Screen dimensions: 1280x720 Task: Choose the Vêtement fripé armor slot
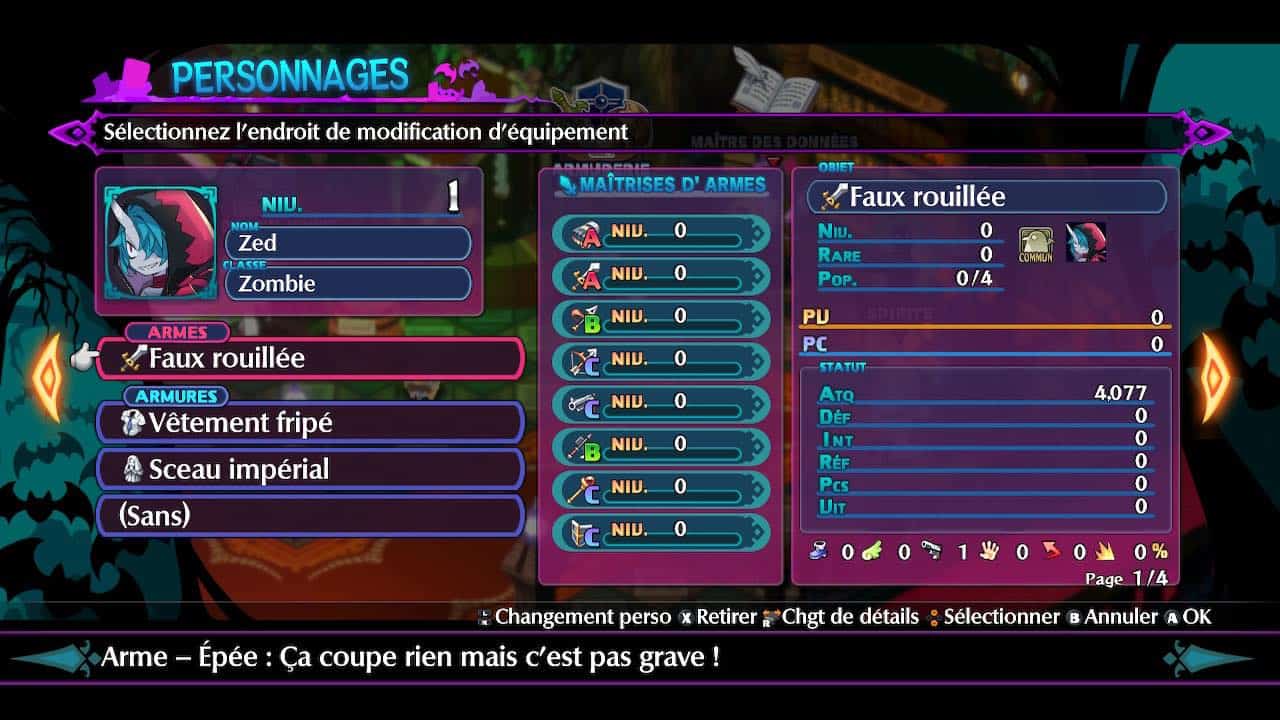(310, 423)
